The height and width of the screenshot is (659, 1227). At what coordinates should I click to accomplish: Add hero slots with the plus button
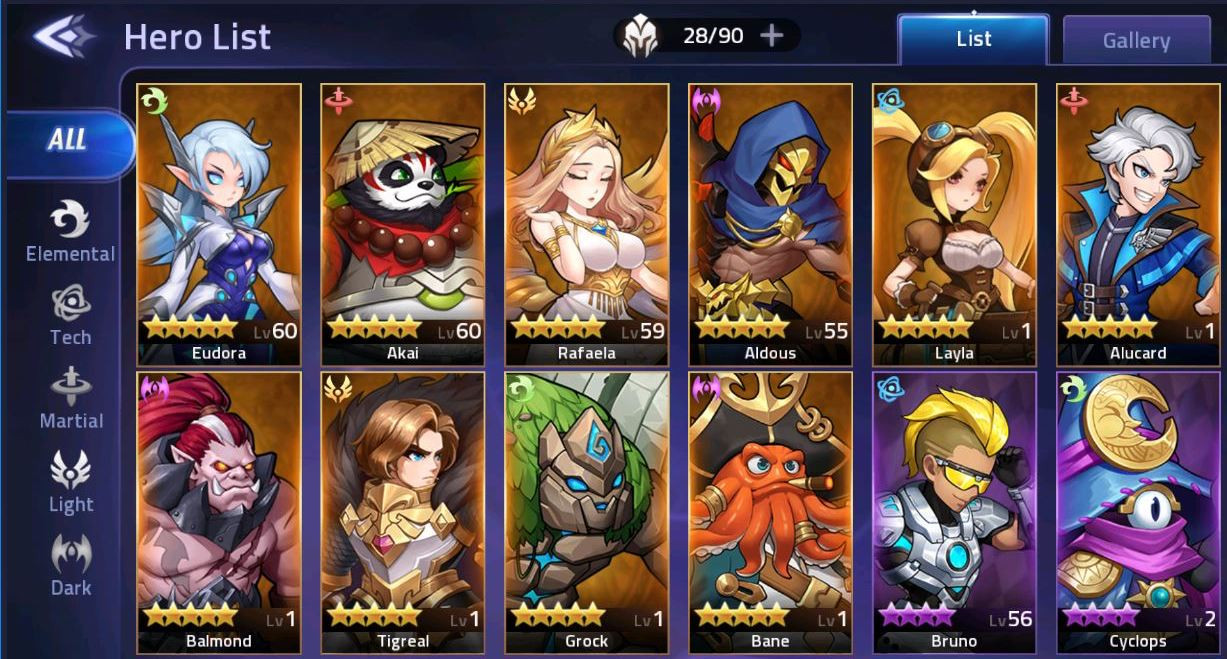[x=772, y=36]
